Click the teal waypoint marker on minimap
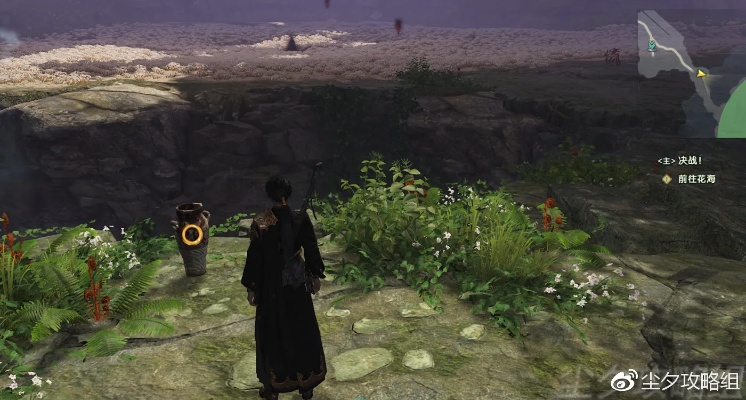The image size is (746, 400). click(x=652, y=46)
